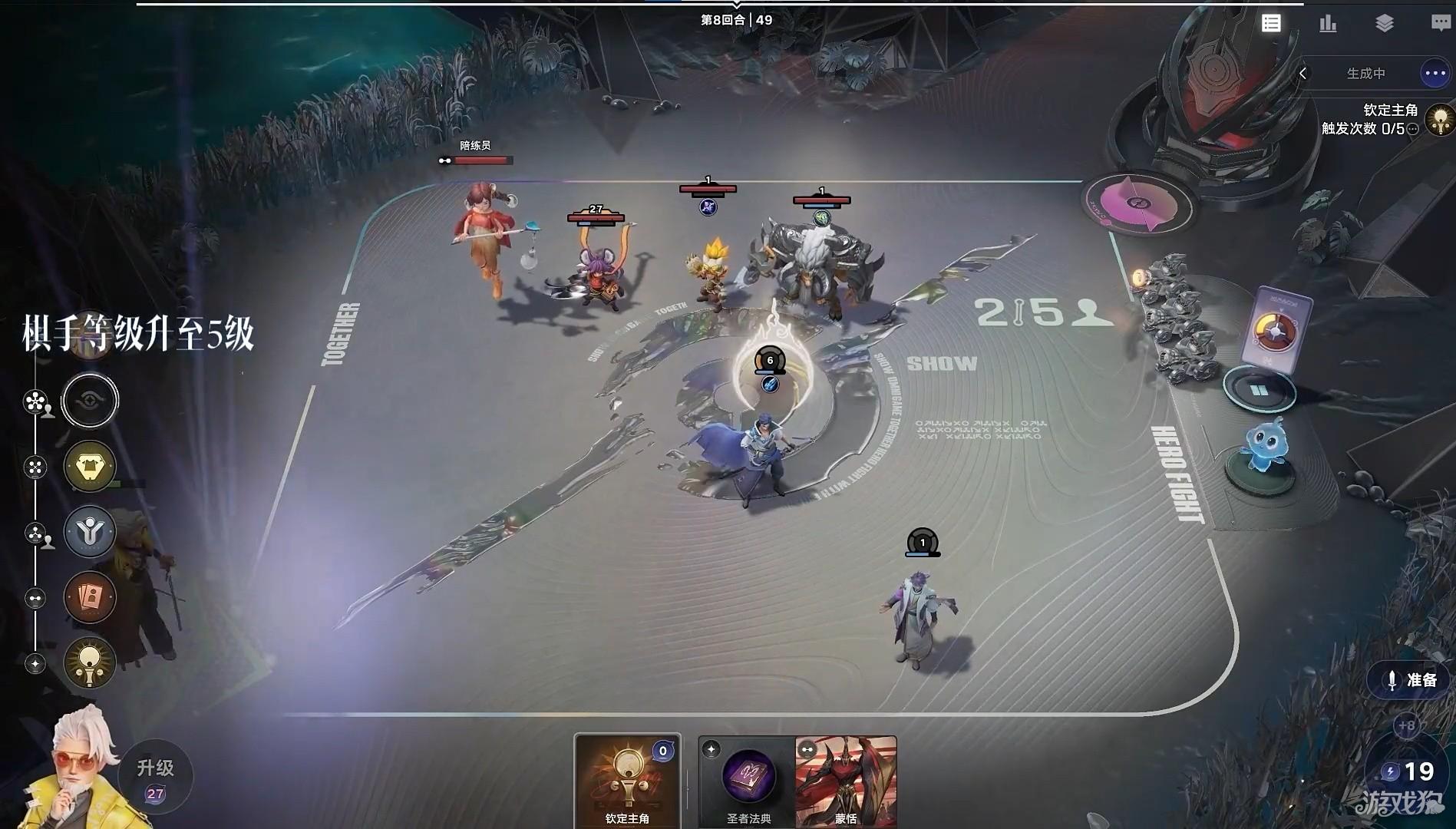Click the blue three-dot button beside 生成中
1456x829 pixels.
[1435, 74]
